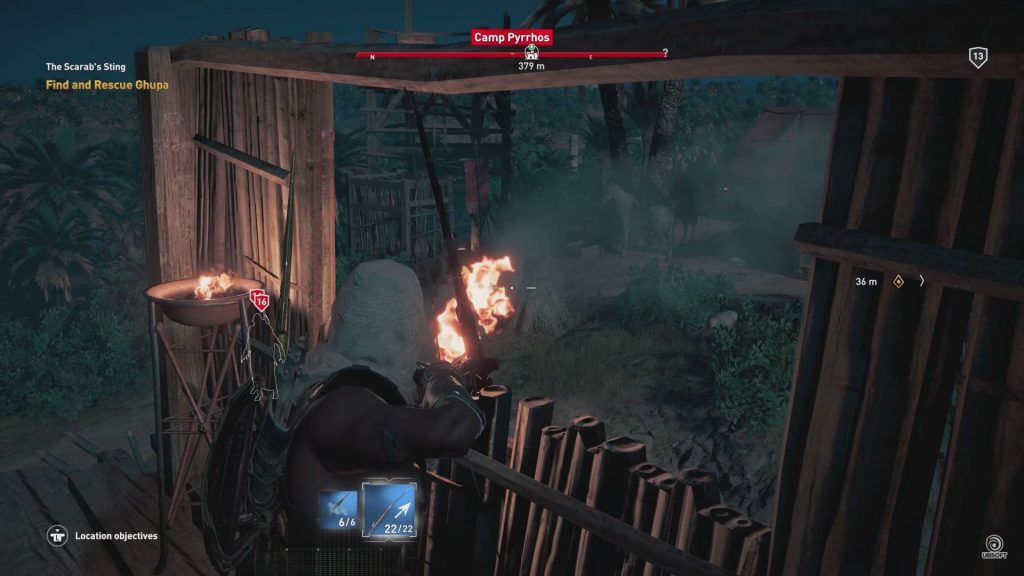Click the level 16 enemy marker
Image resolution: width=1024 pixels, height=576 pixels.
coord(261,298)
